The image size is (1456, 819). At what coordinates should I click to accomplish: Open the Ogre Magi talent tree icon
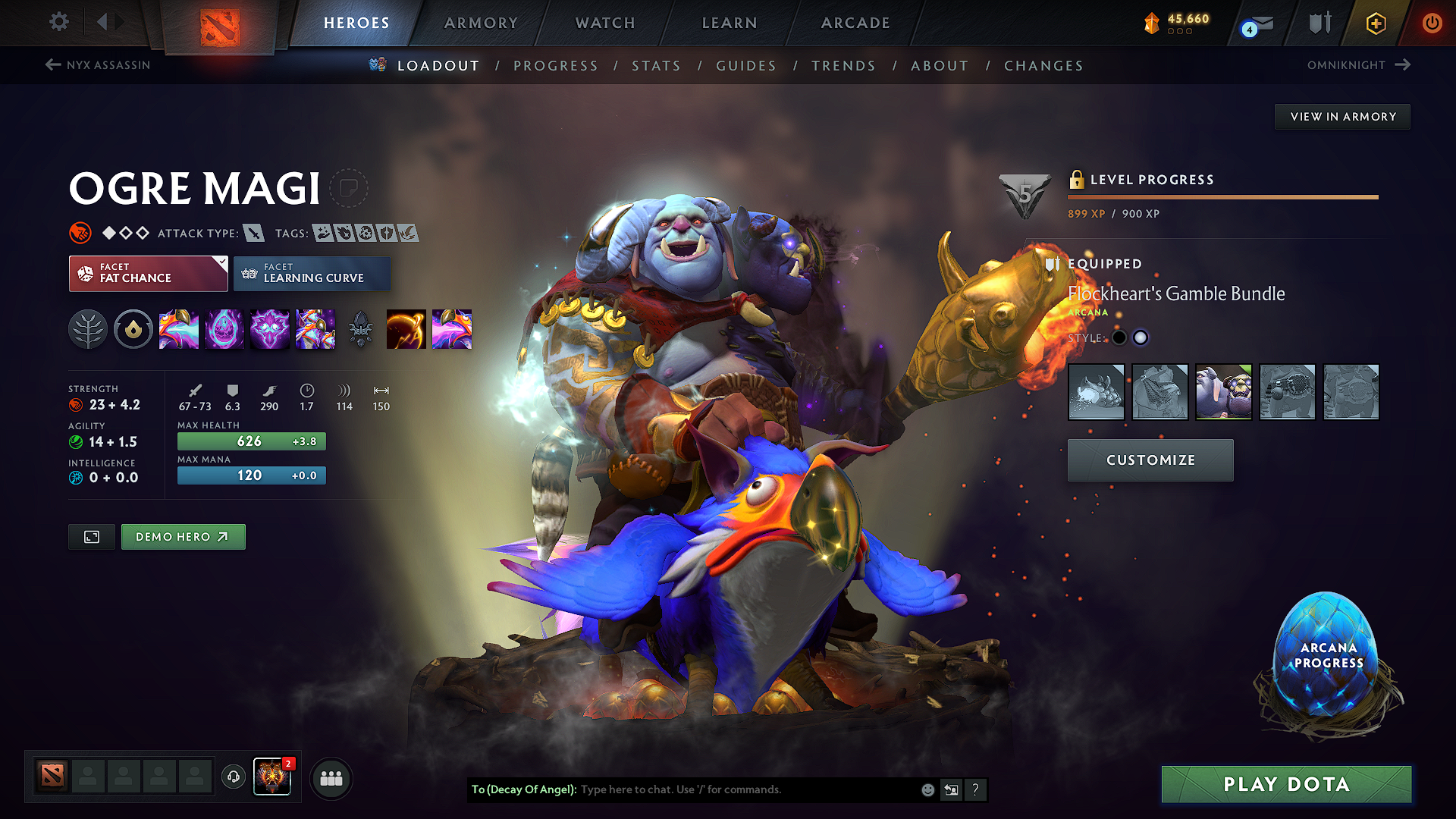88,329
